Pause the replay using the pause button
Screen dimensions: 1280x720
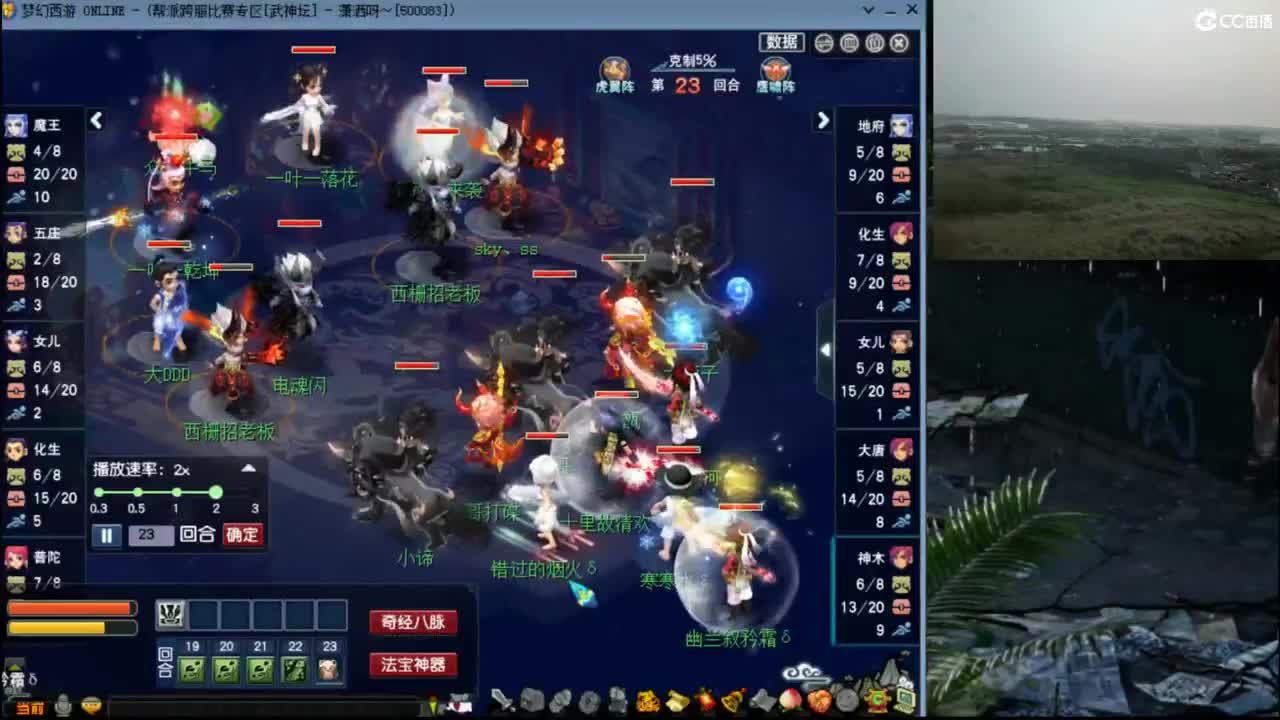[106, 535]
